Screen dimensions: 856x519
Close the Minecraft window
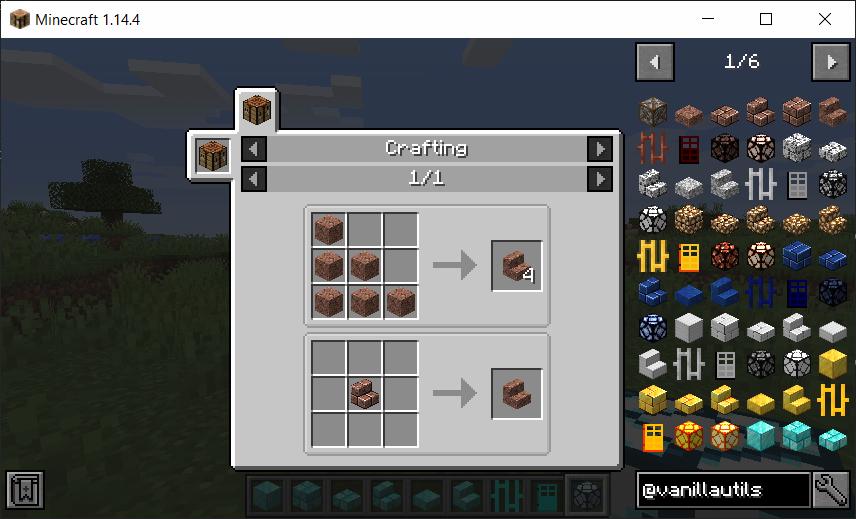click(824, 19)
